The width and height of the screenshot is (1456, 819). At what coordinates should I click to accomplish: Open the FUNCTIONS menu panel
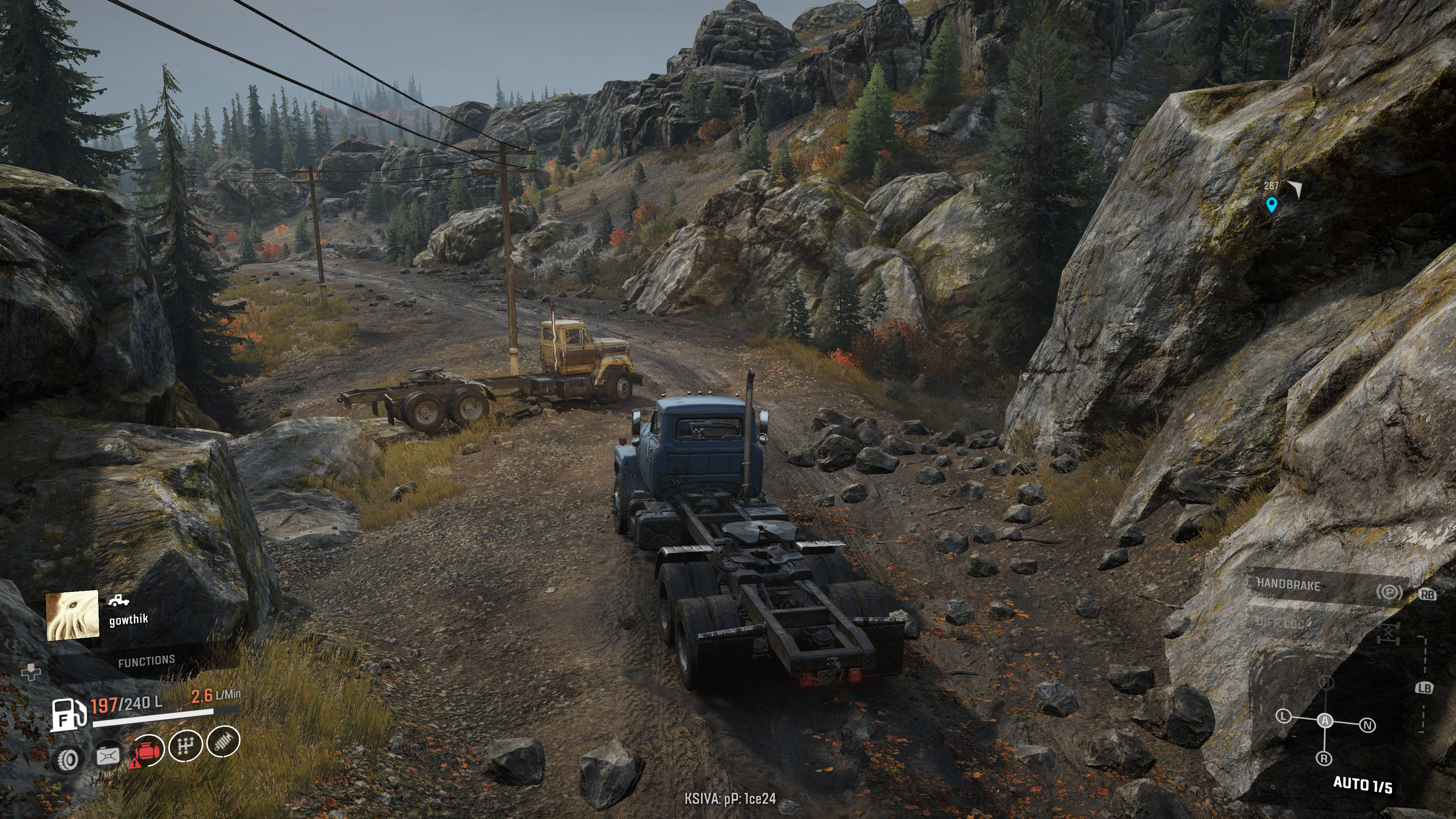tap(146, 661)
